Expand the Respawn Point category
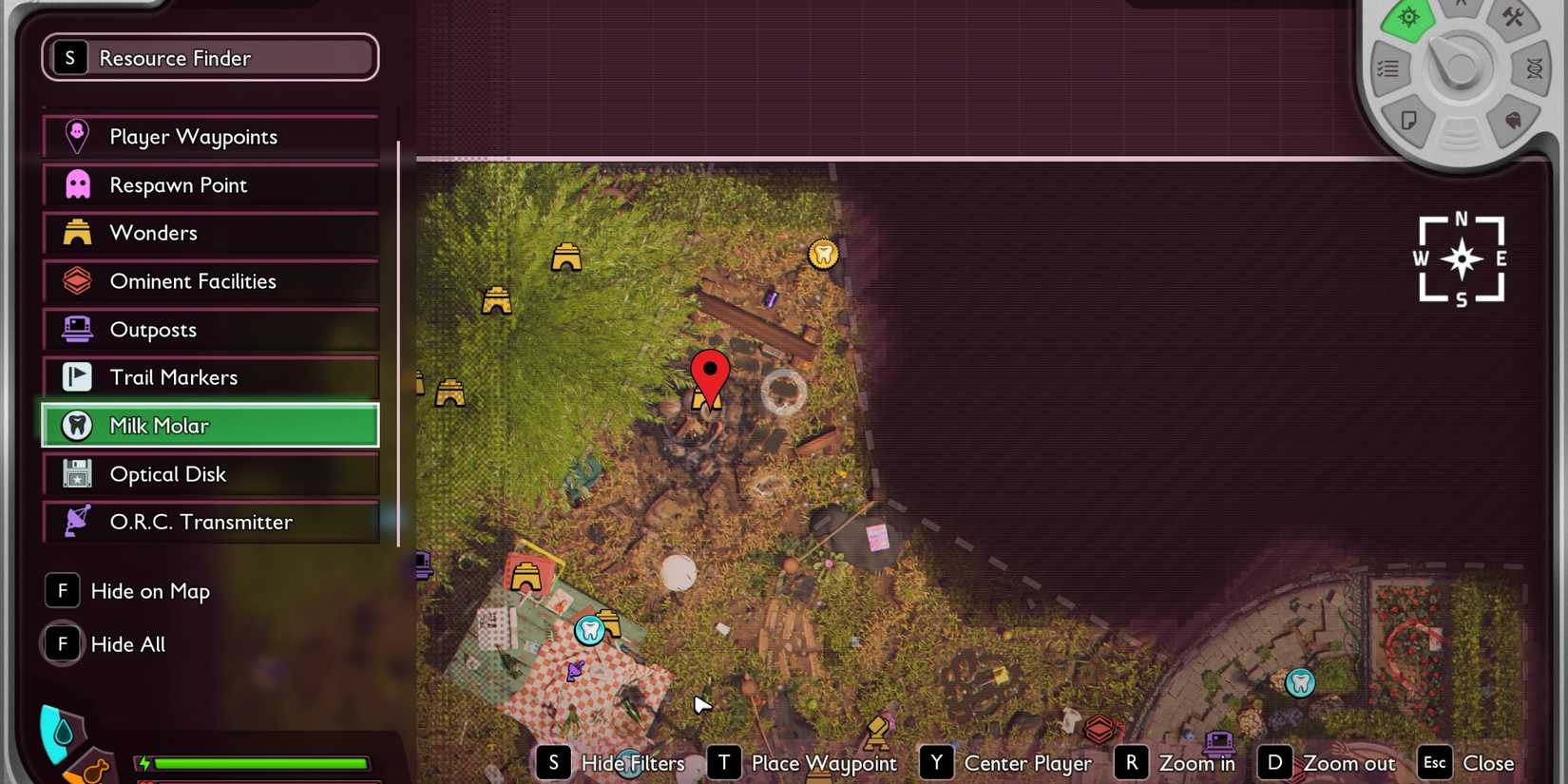The image size is (1568, 784). point(209,184)
